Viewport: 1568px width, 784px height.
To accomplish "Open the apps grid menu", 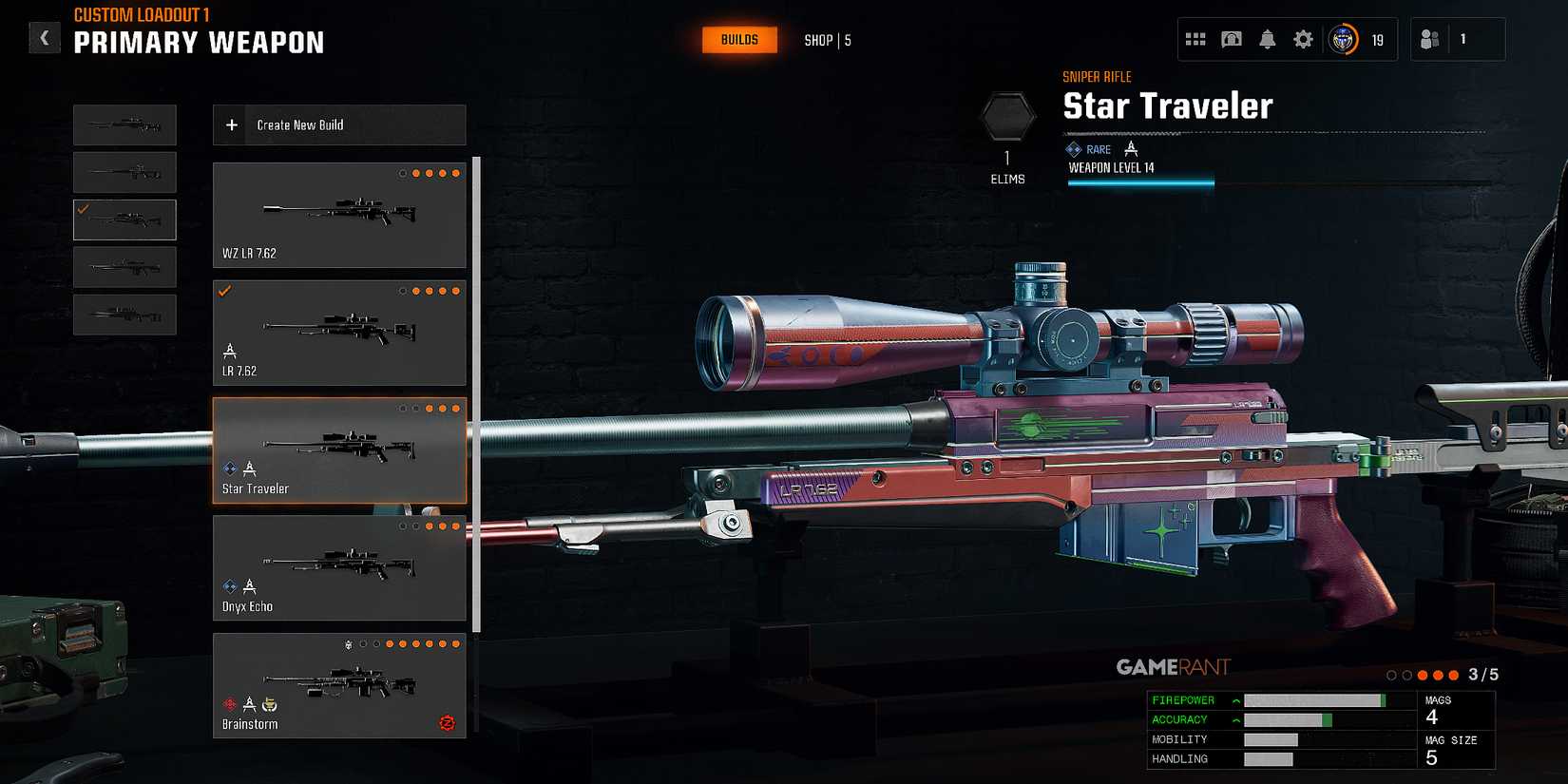I will point(1195,39).
